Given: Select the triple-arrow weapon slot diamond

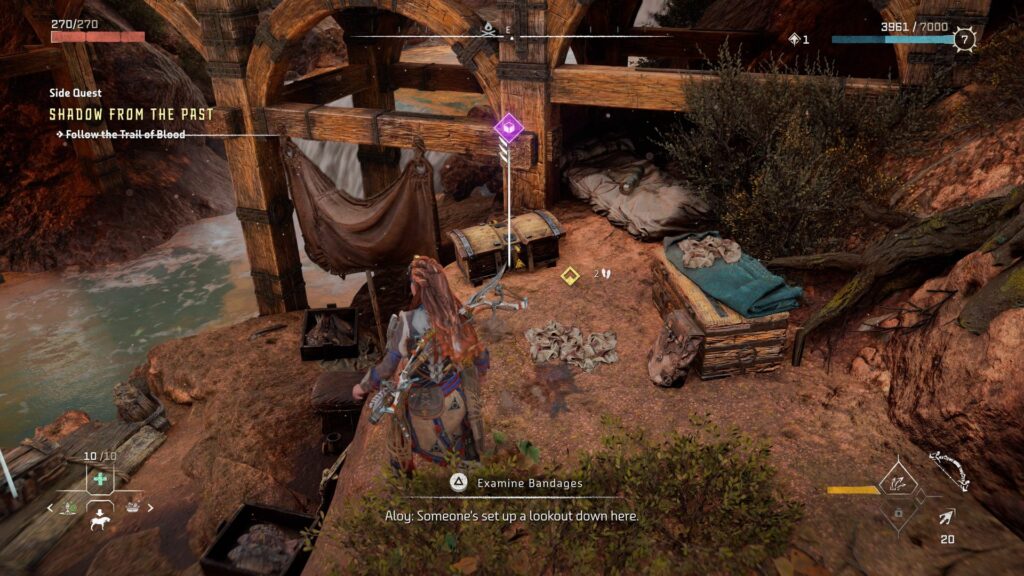Looking at the screenshot, I should 898,483.
